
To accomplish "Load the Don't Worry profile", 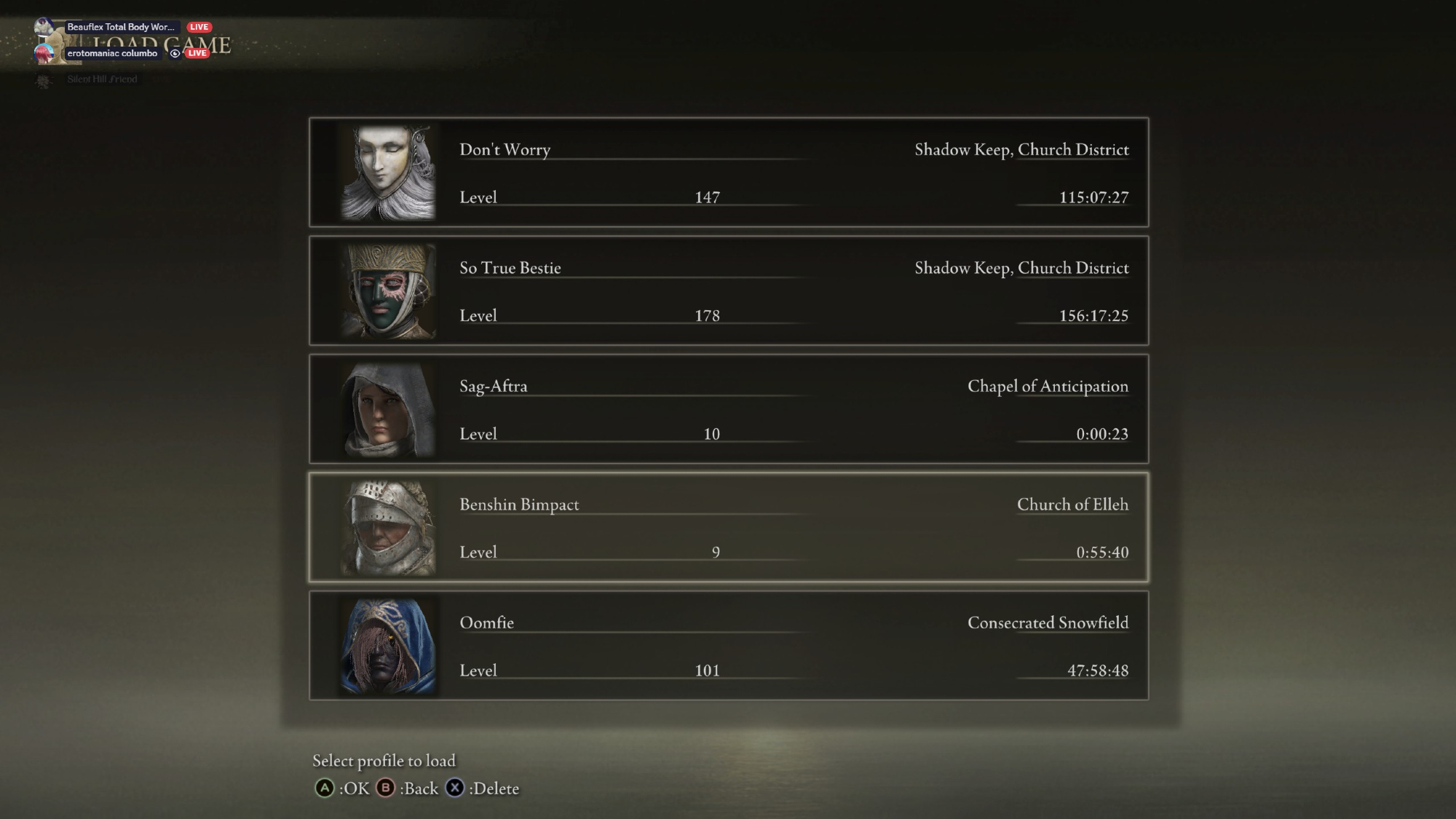I will 728,173.
